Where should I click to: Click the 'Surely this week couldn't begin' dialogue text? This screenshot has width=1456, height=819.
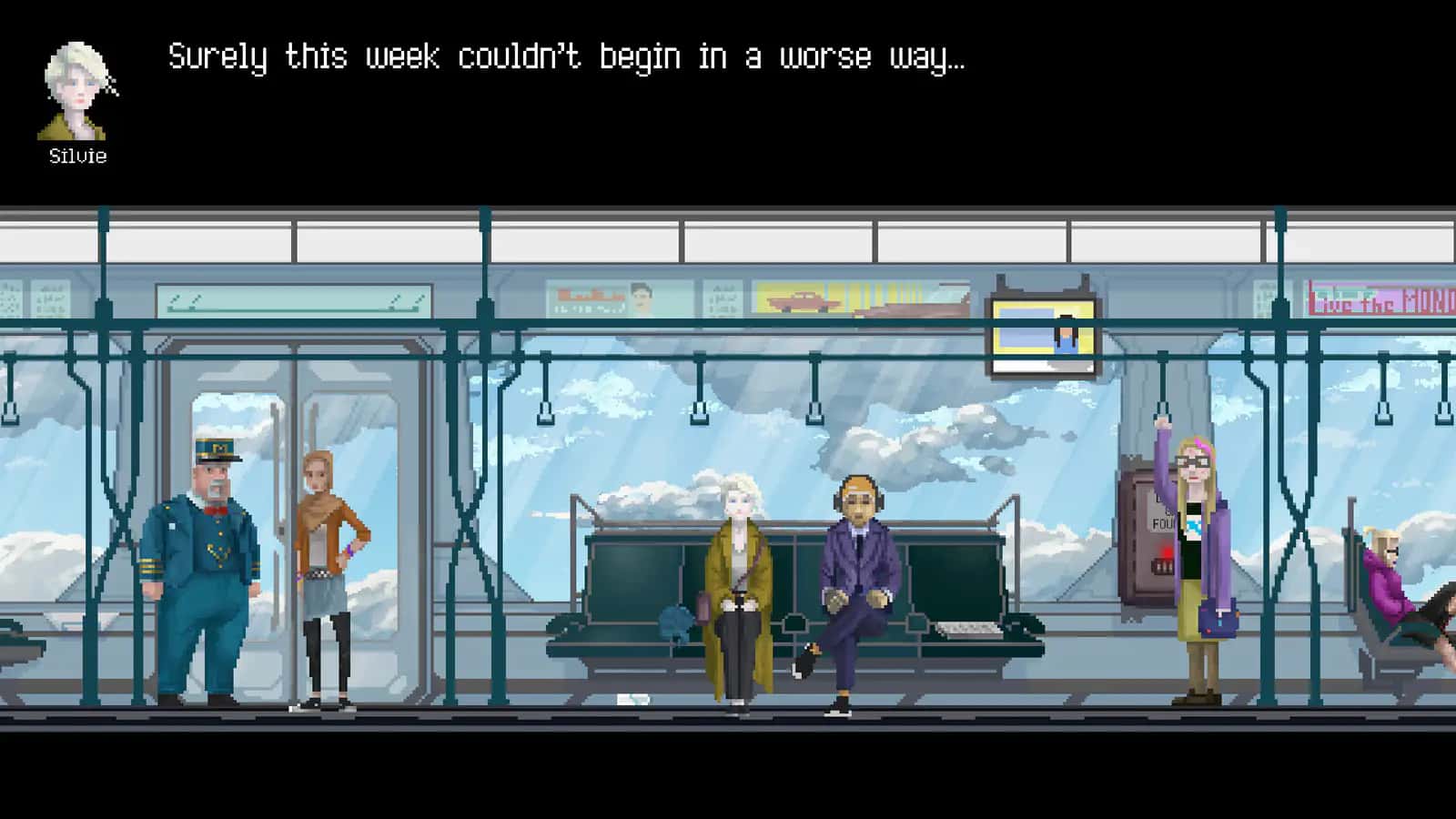tap(564, 56)
